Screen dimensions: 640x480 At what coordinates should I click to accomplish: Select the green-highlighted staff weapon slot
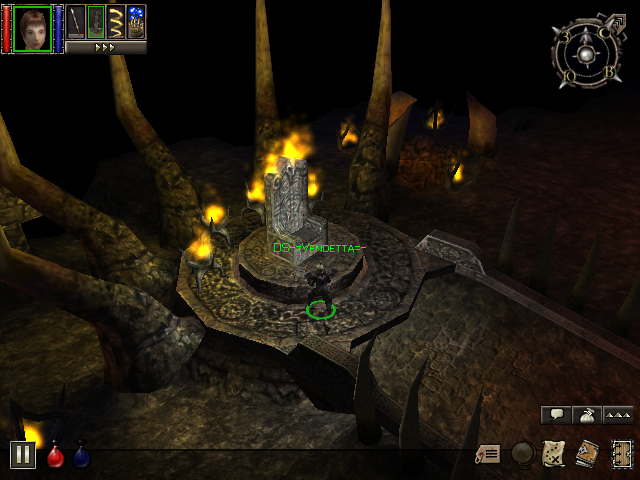pyautogui.click(x=96, y=22)
